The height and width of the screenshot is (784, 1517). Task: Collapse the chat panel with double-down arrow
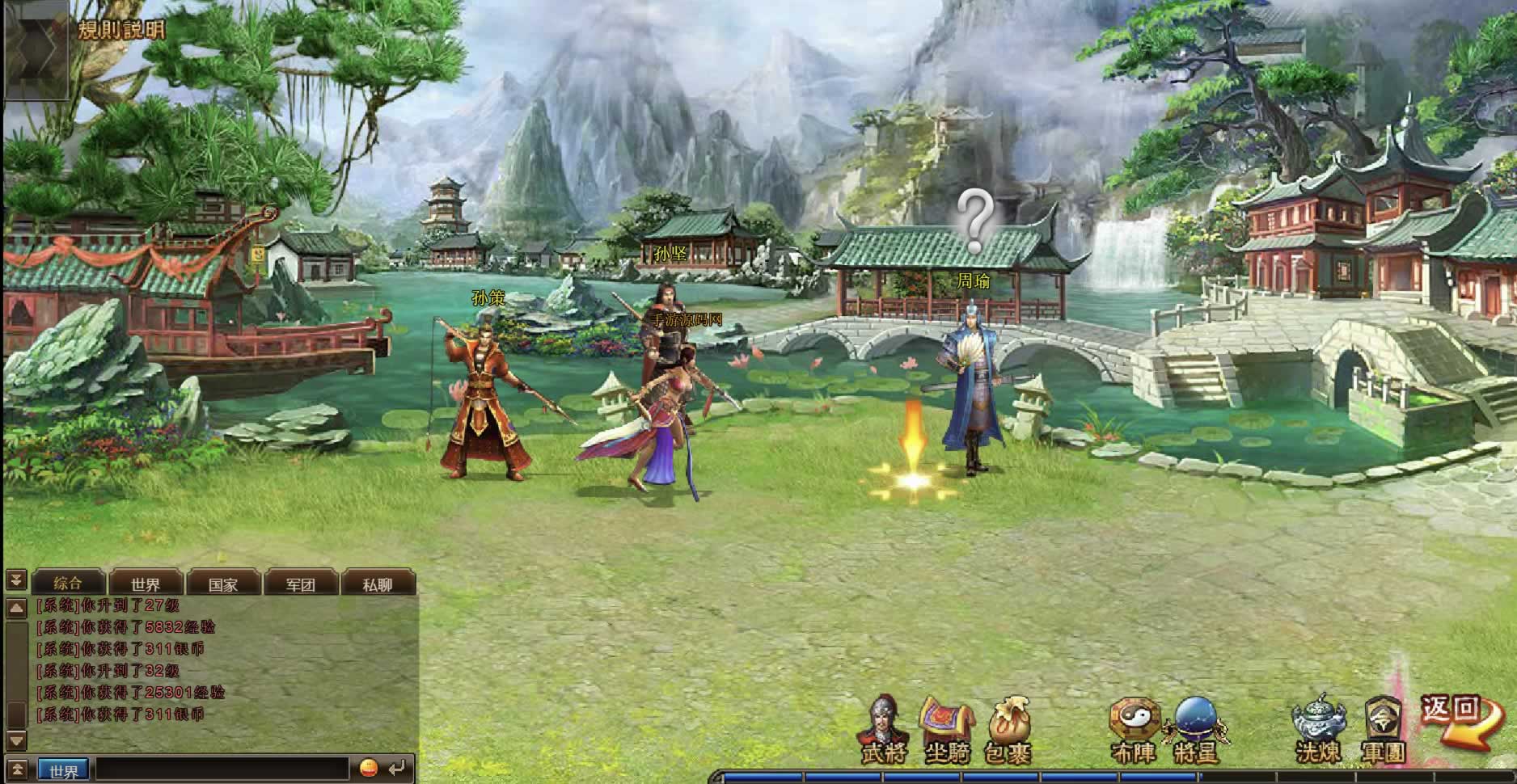pos(16,580)
